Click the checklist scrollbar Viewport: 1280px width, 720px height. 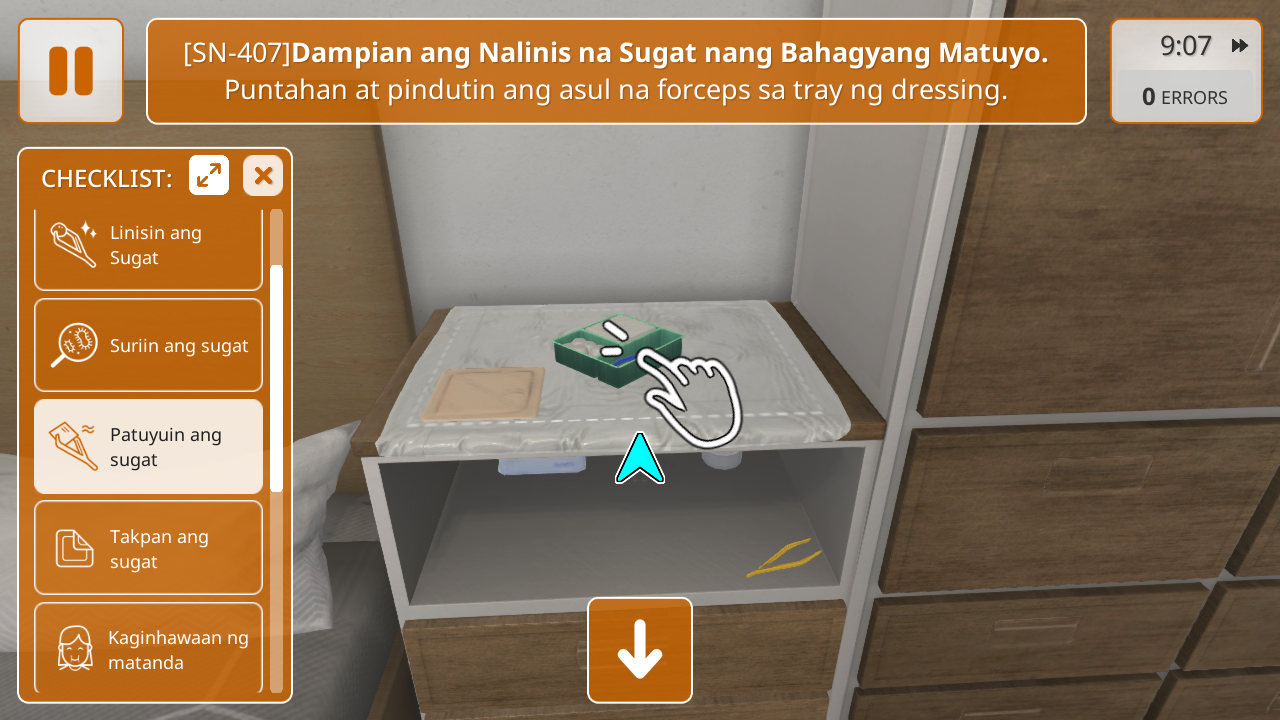[276, 378]
